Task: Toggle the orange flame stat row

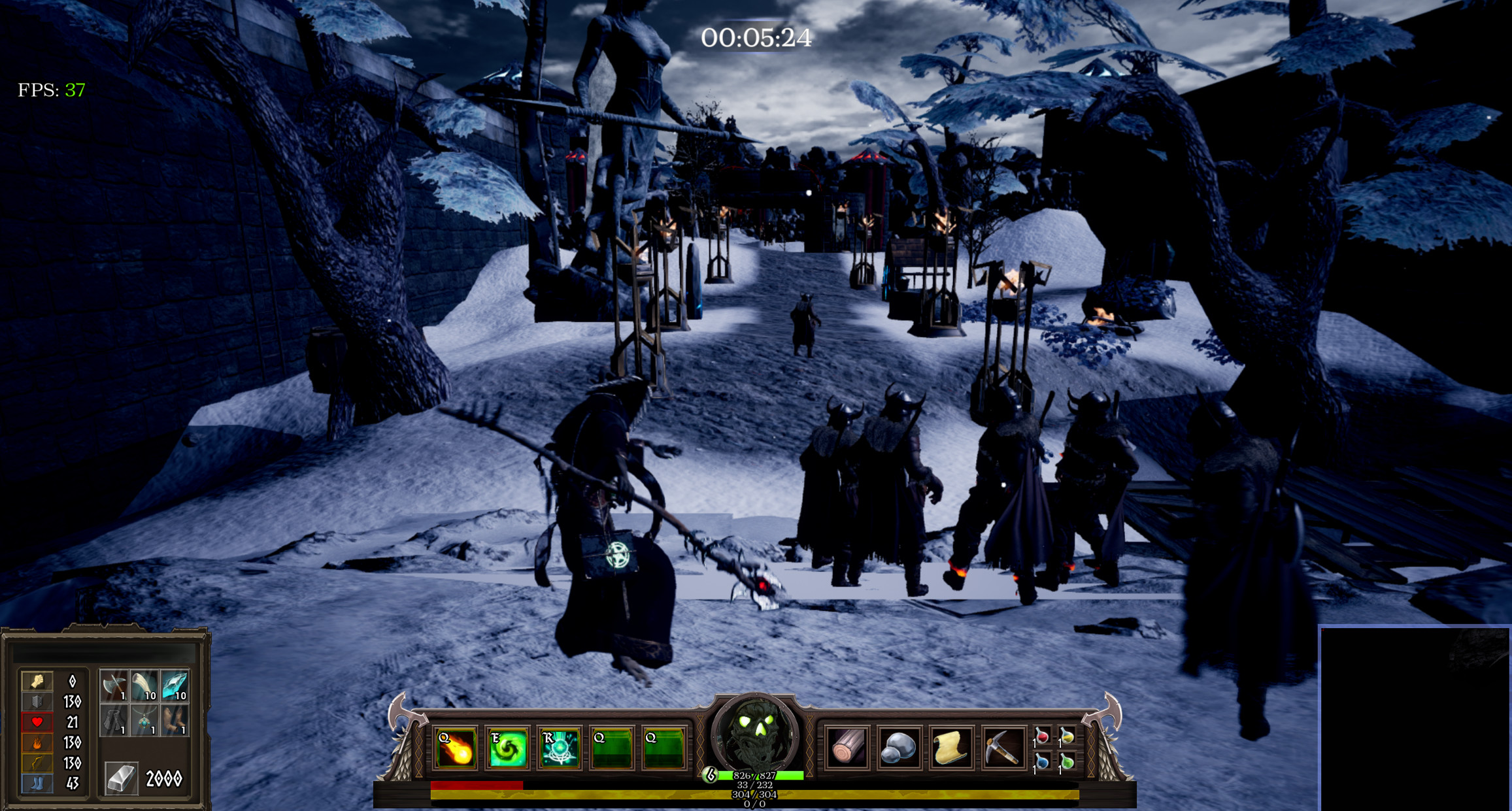Action: 37,744
